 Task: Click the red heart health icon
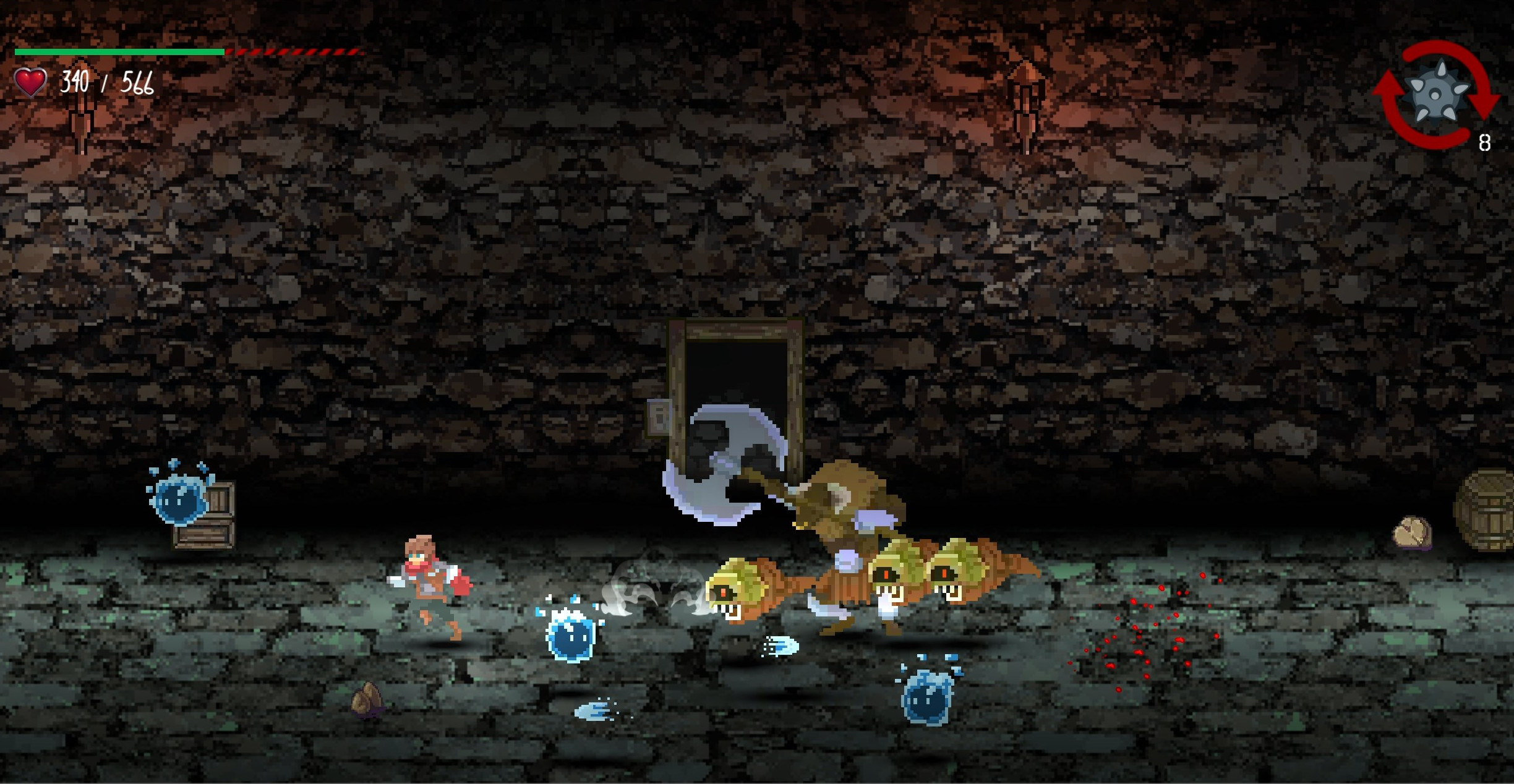[x=30, y=81]
